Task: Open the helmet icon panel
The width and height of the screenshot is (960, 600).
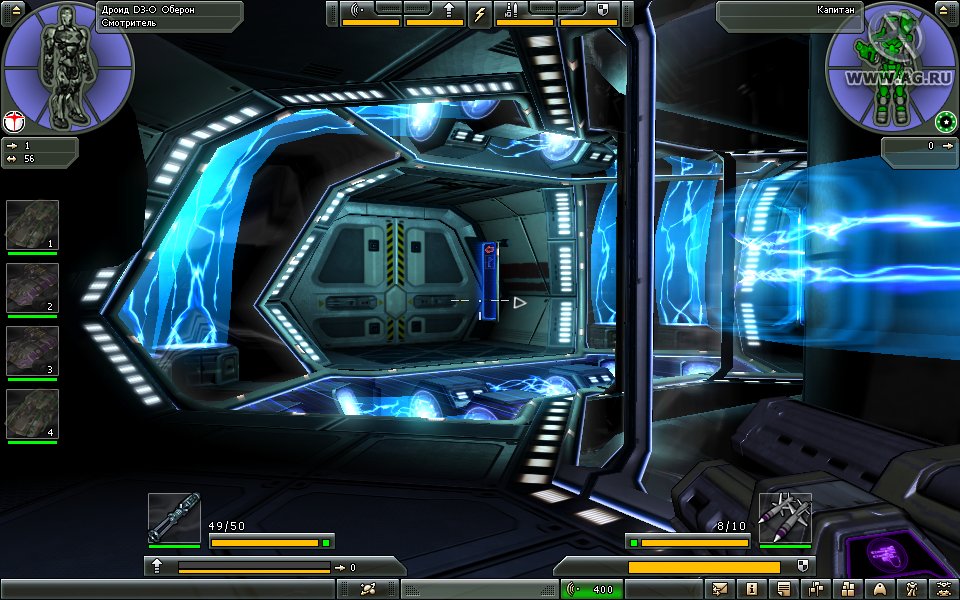Action: [x=880, y=589]
